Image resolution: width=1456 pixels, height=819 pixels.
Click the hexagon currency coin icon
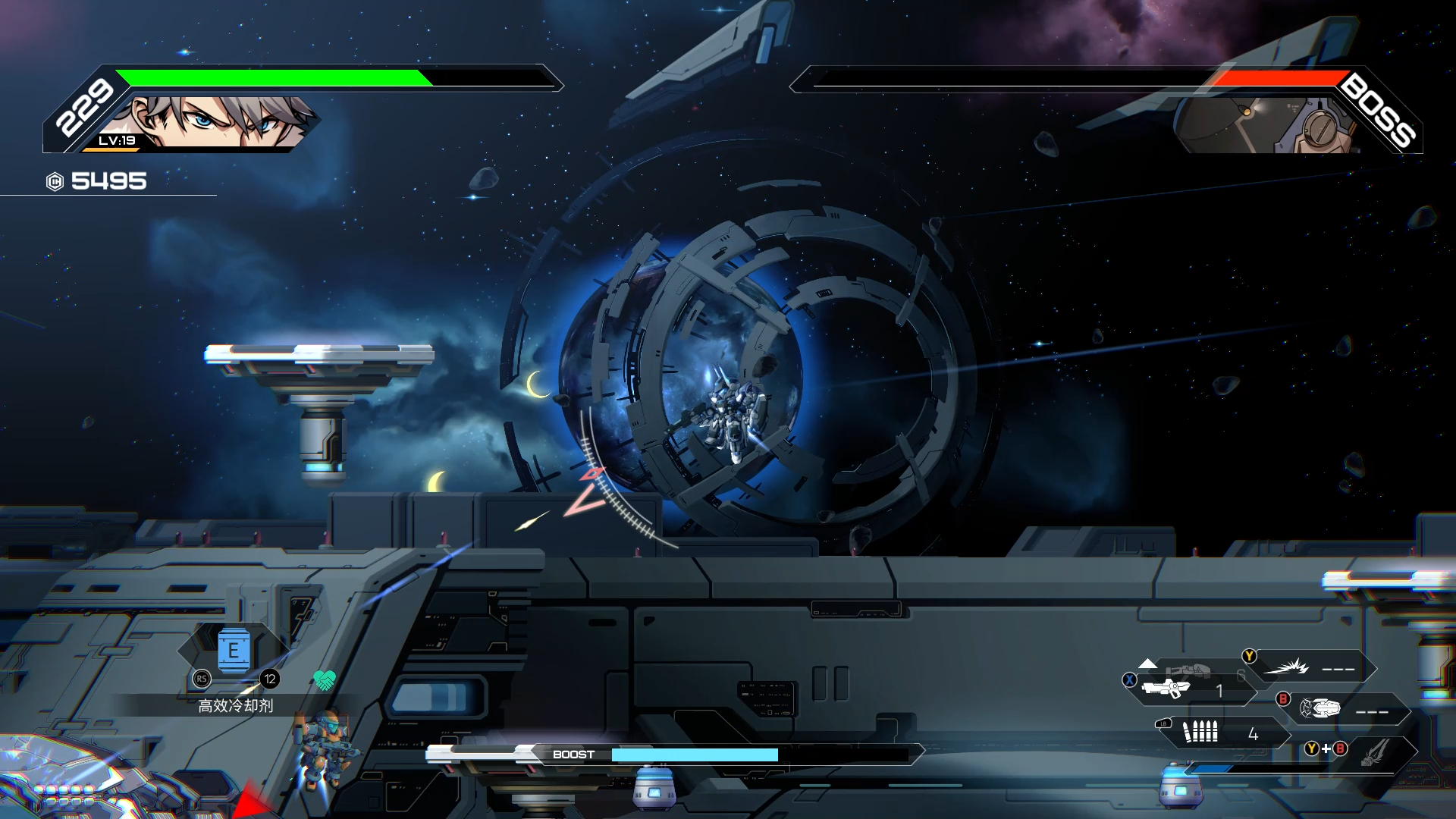click(55, 181)
